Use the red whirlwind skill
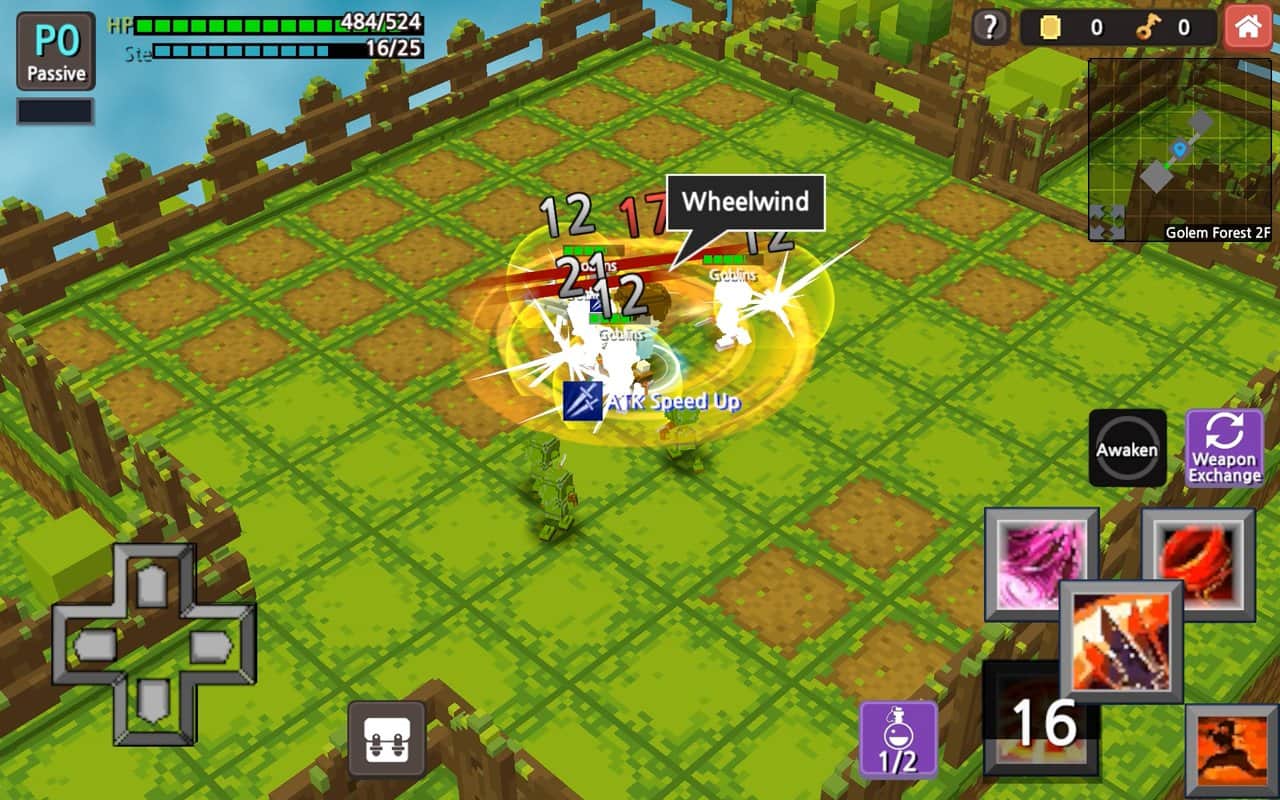This screenshot has height=800, width=1280. click(x=1198, y=563)
